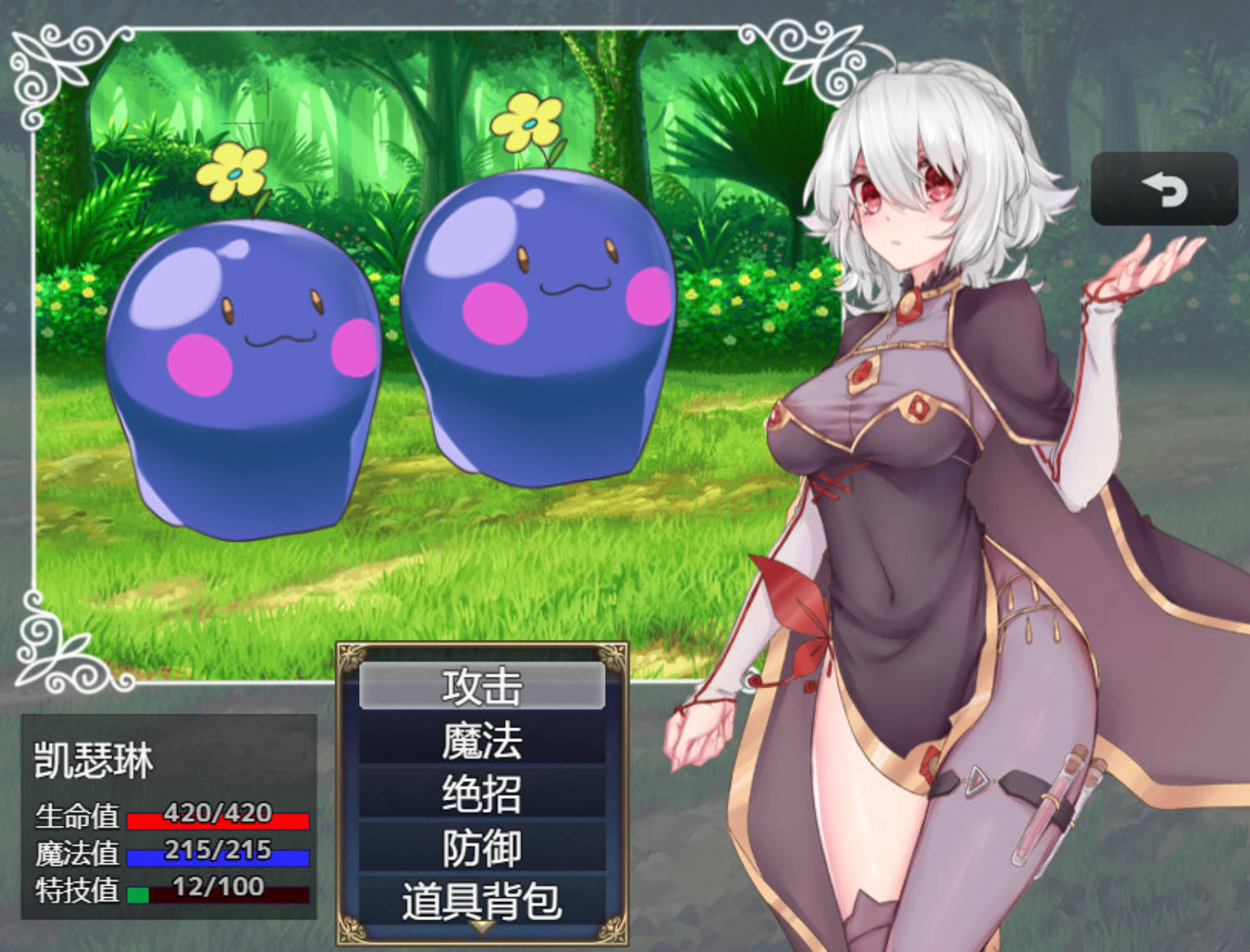Click the back/undo arrow icon top right
1250x952 pixels.
click(x=1165, y=190)
